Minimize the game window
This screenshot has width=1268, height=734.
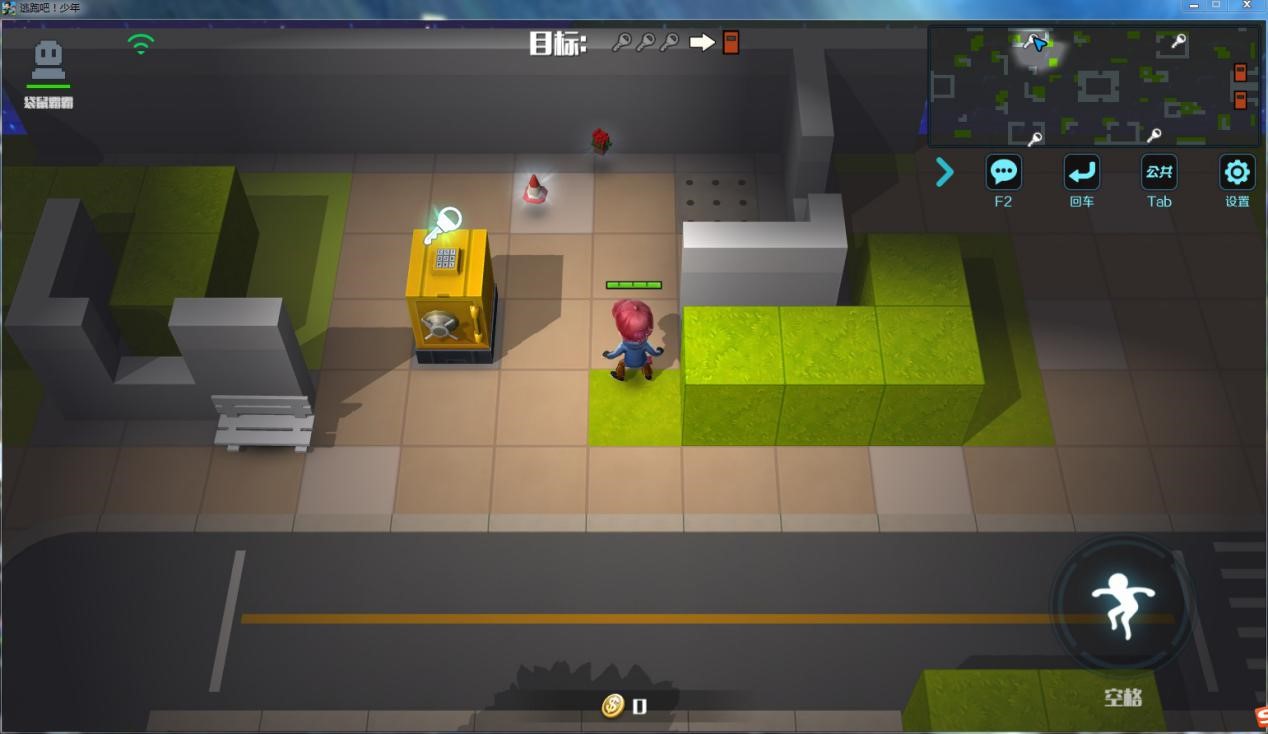[1193, 6]
